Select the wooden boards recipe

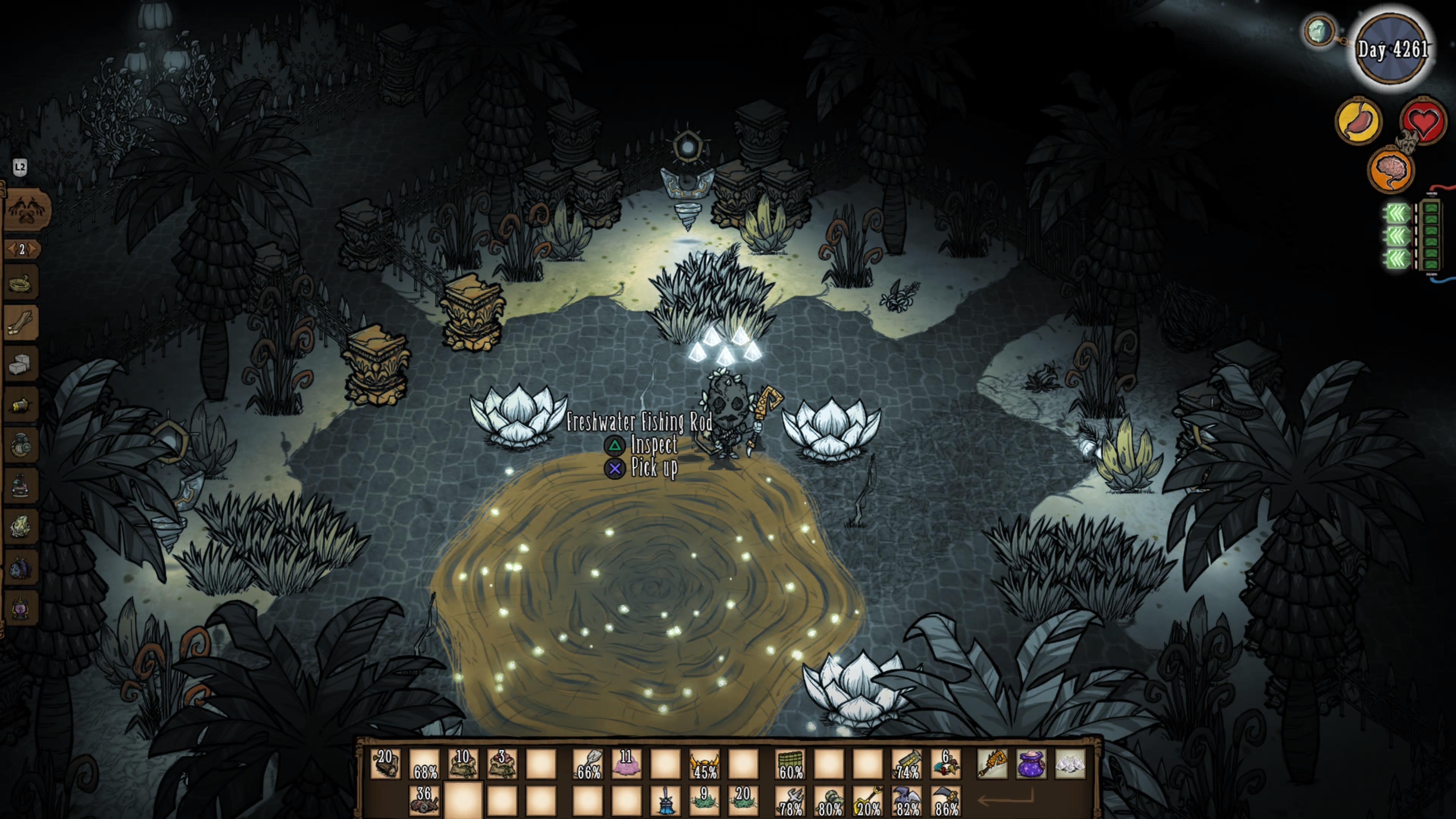coord(22,323)
